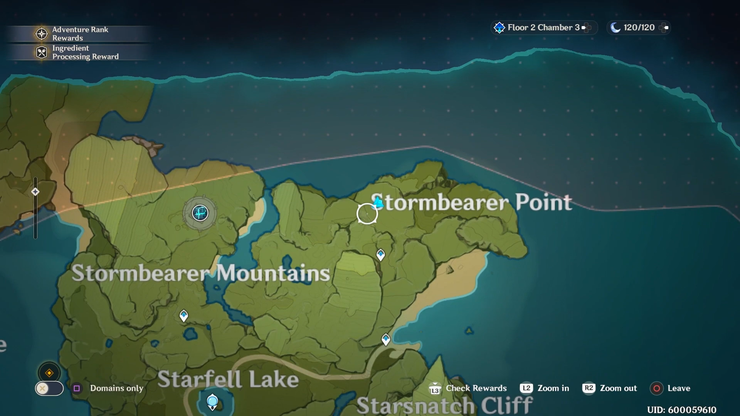Select the teleport waypoint just below Stormbearer Point
The image size is (740, 416).
(x=380, y=255)
